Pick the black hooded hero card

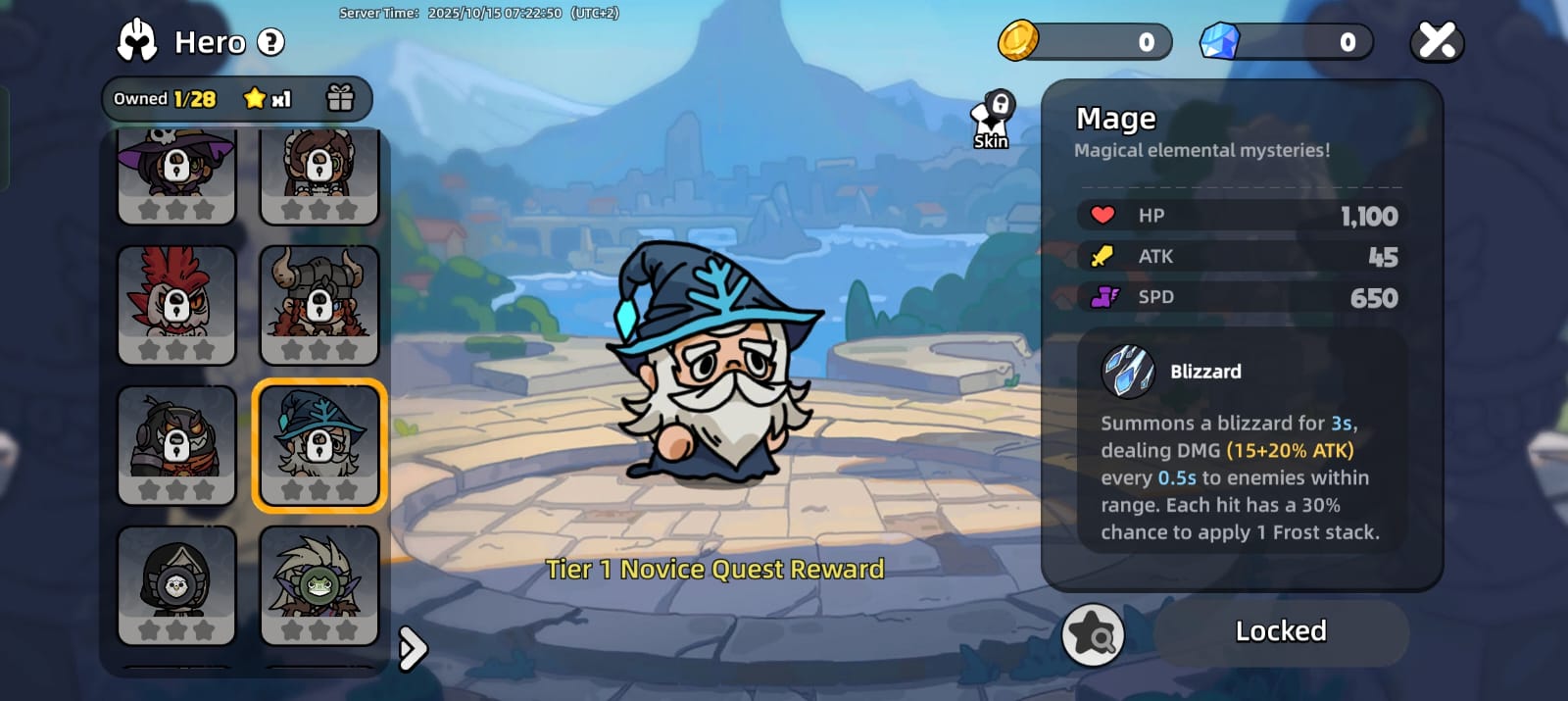(176, 585)
